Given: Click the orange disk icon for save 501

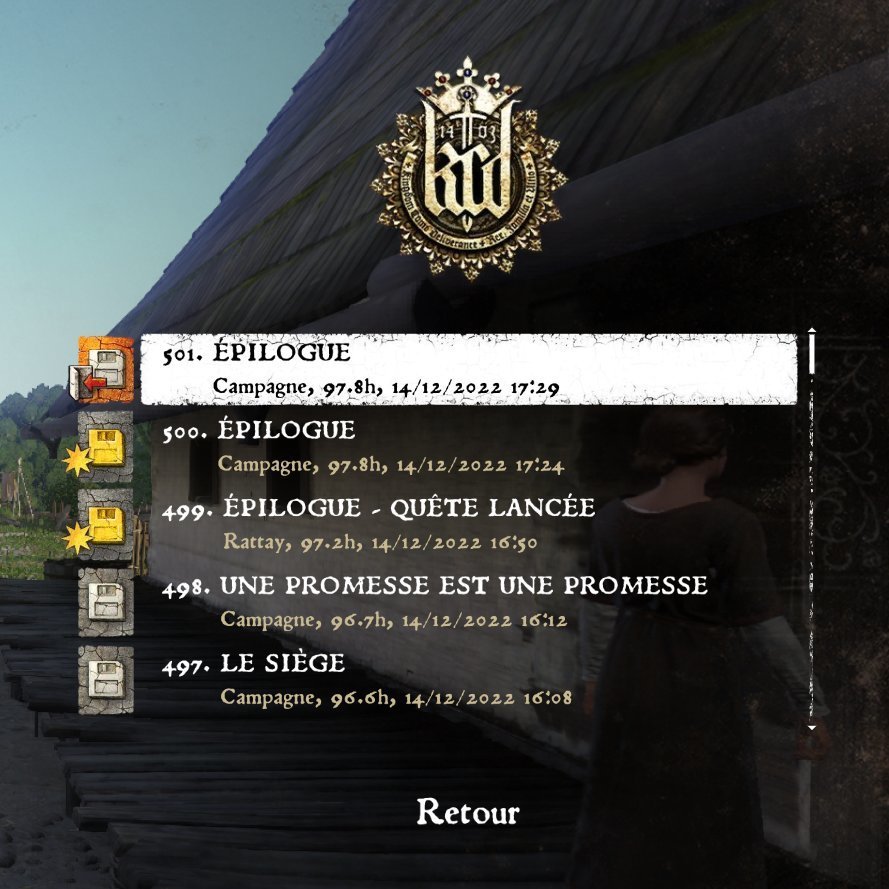Looking at the screenshot, I should [x=105, y=368].
